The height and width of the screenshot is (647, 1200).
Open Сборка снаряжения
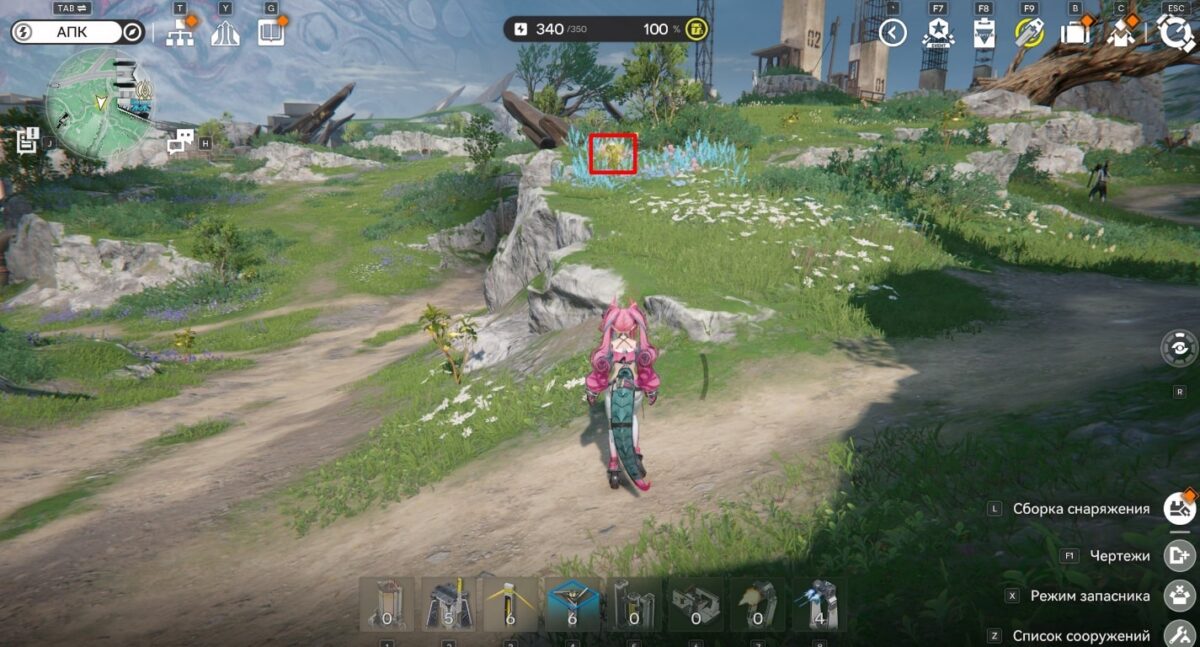(x=1180, y=509)
